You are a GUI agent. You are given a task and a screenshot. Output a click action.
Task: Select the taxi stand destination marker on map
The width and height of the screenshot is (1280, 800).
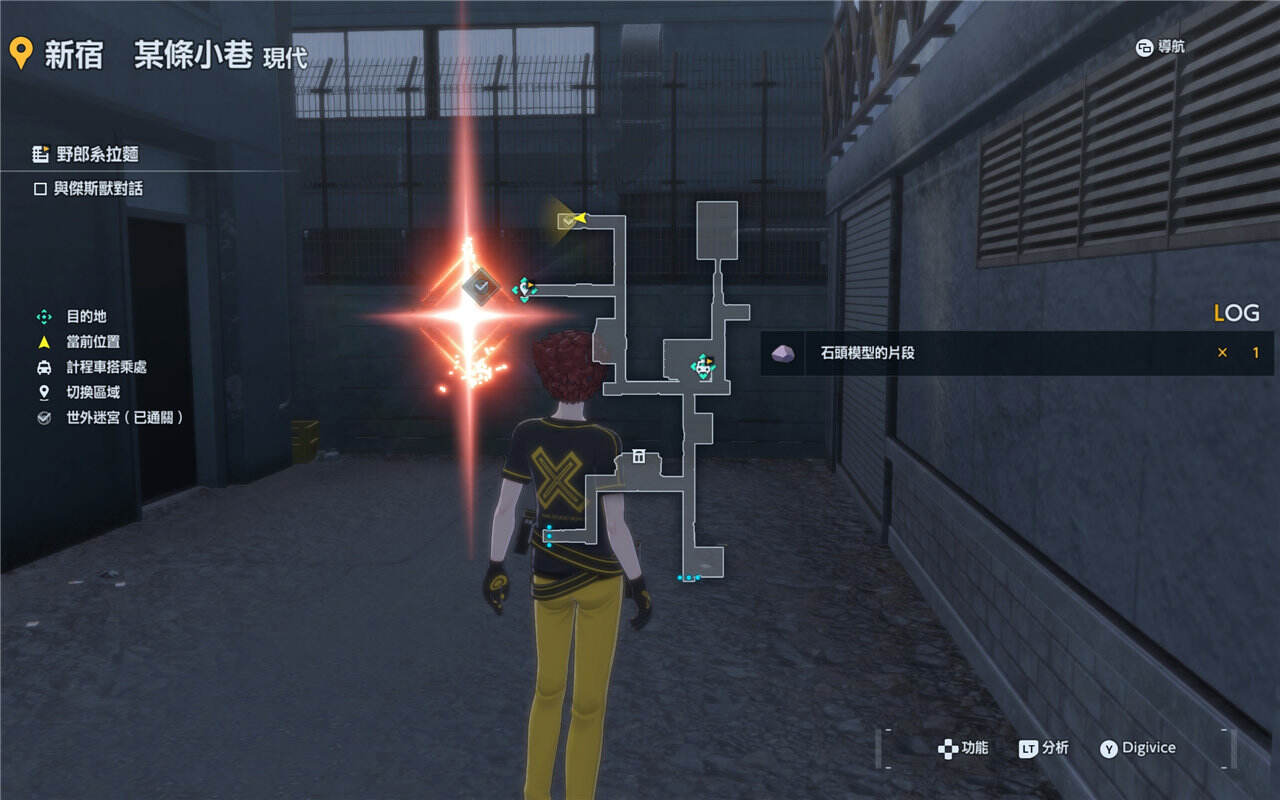[x=704, y=367]
